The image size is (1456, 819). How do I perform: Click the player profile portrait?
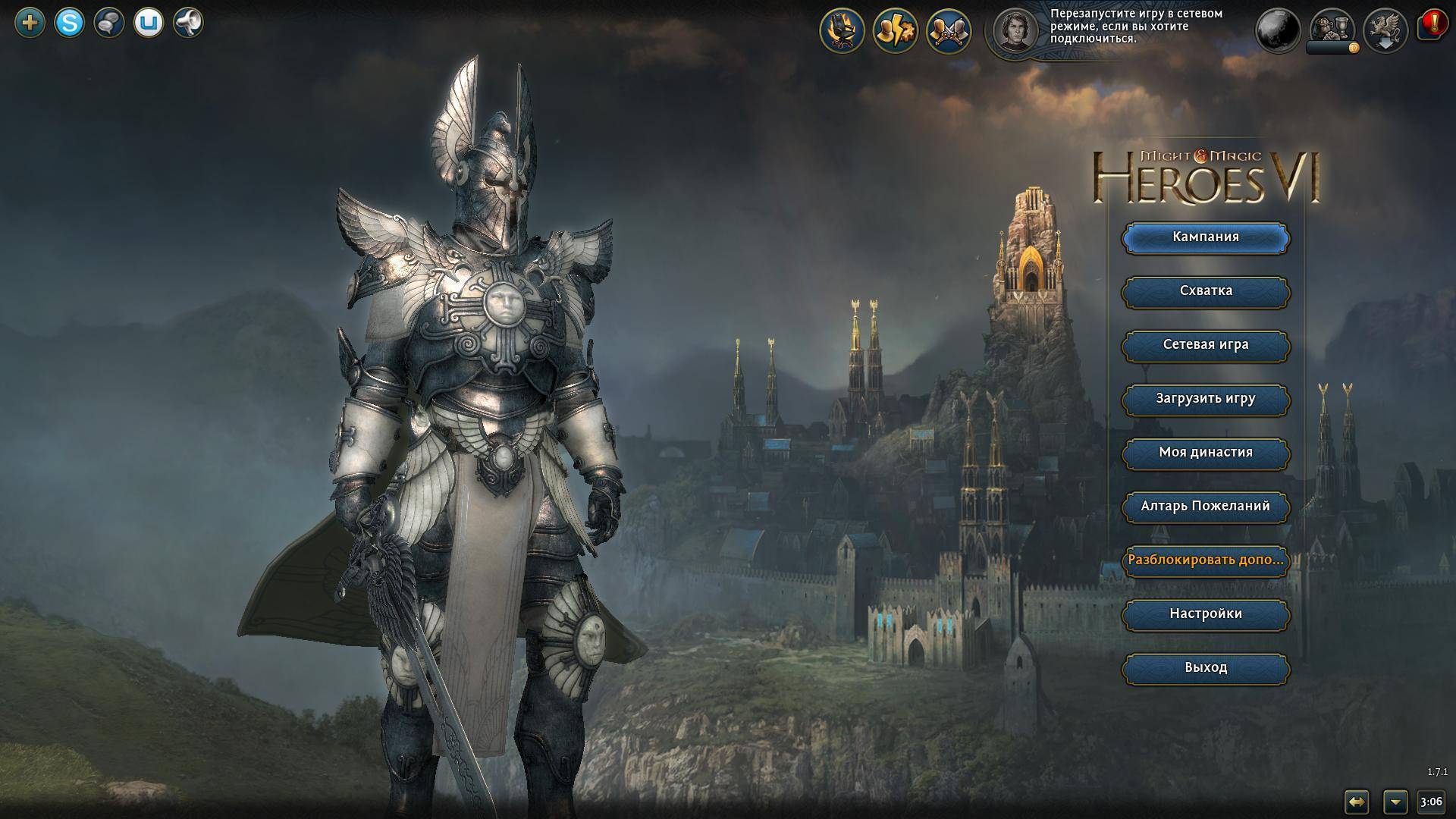coord(1016,31)
